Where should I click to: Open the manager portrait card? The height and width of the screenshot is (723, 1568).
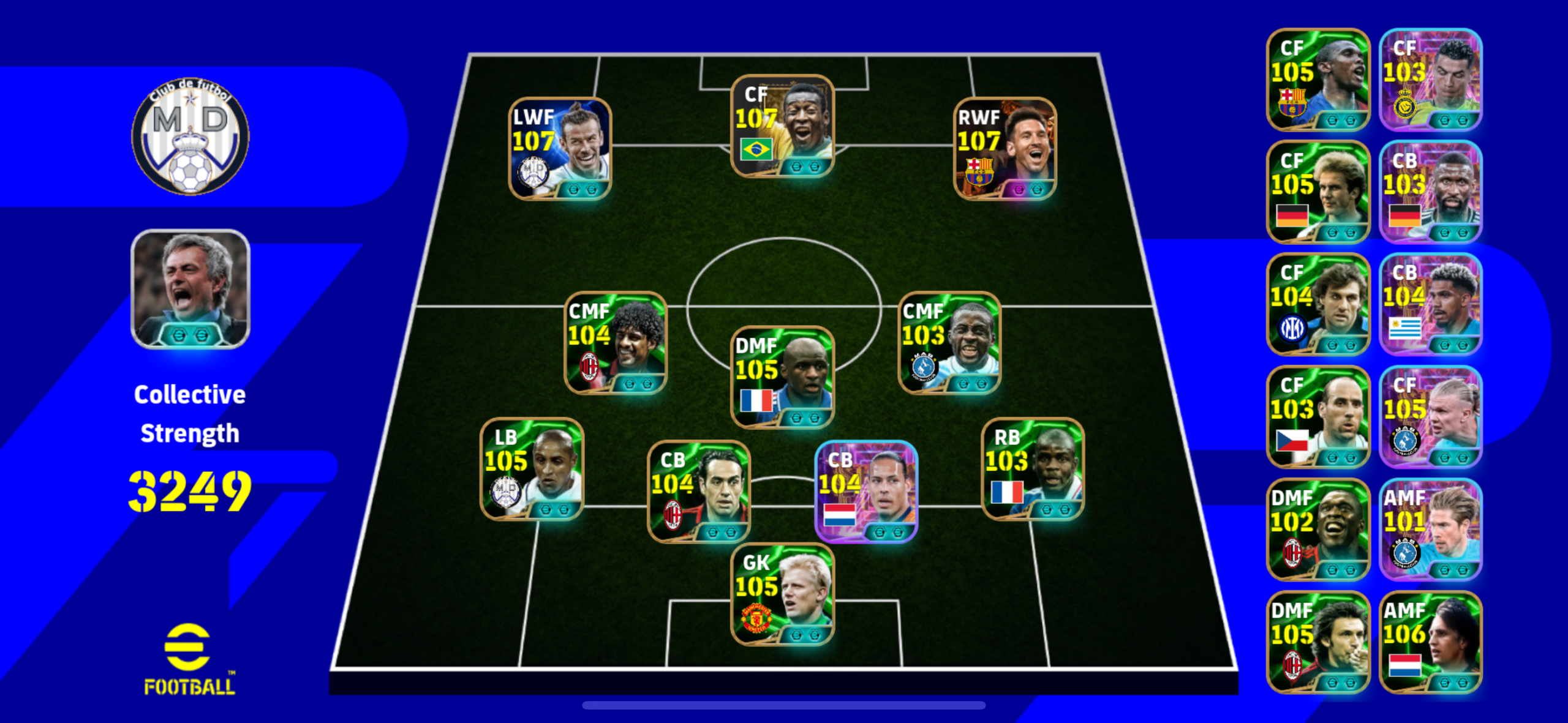pos(190,289)
